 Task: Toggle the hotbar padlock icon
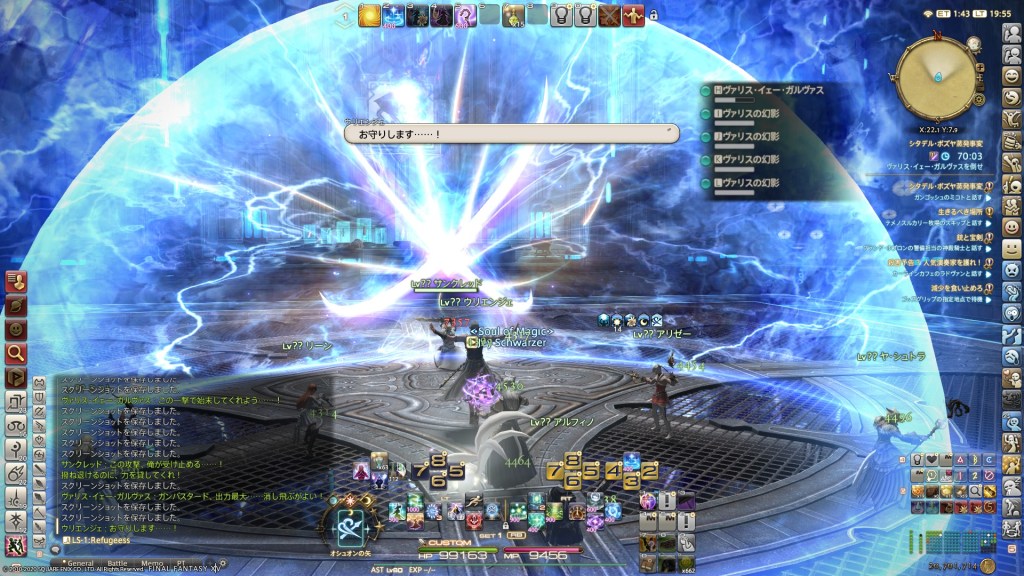[x=653, y=17]
